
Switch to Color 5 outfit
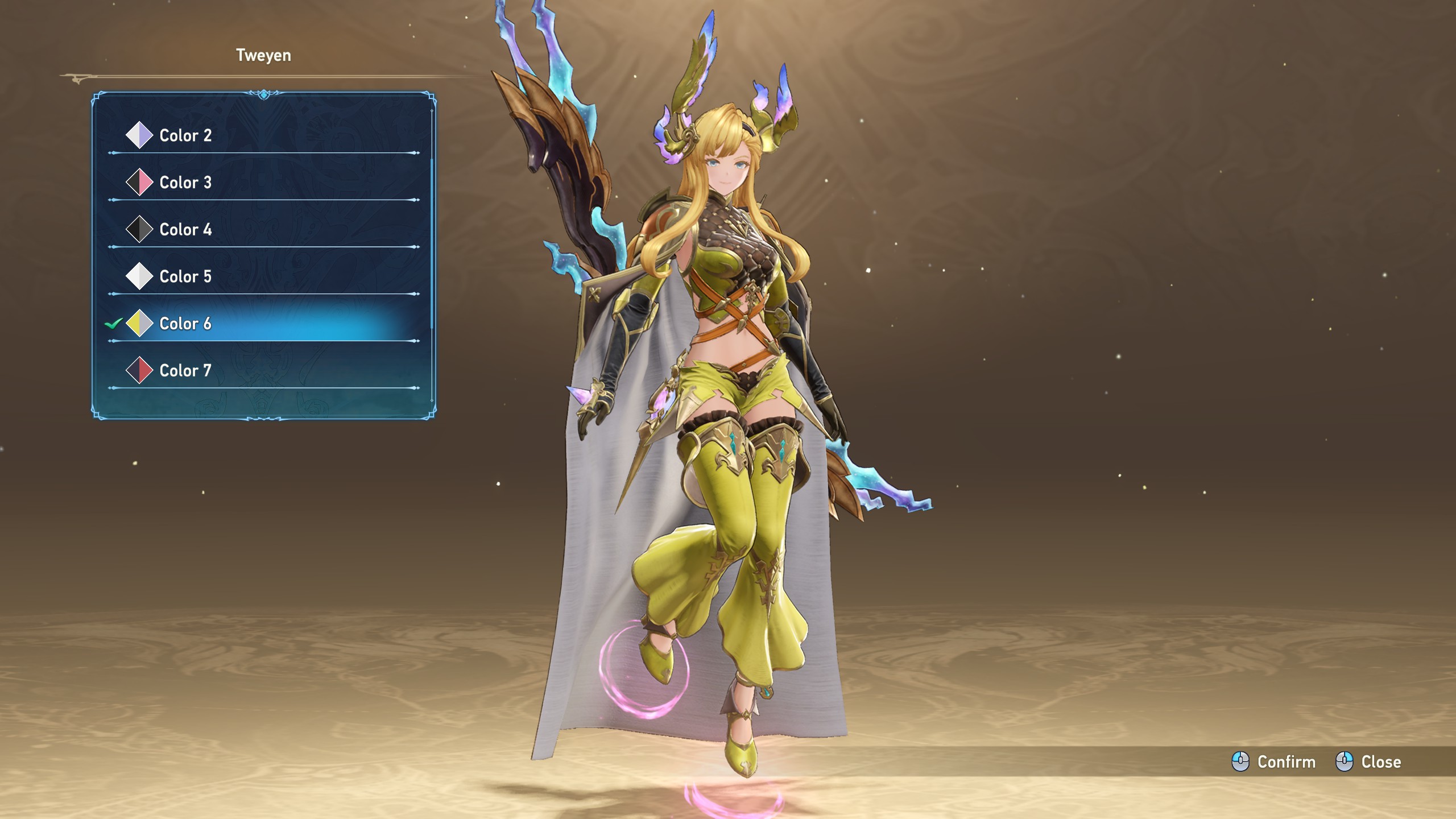(185, 277)
